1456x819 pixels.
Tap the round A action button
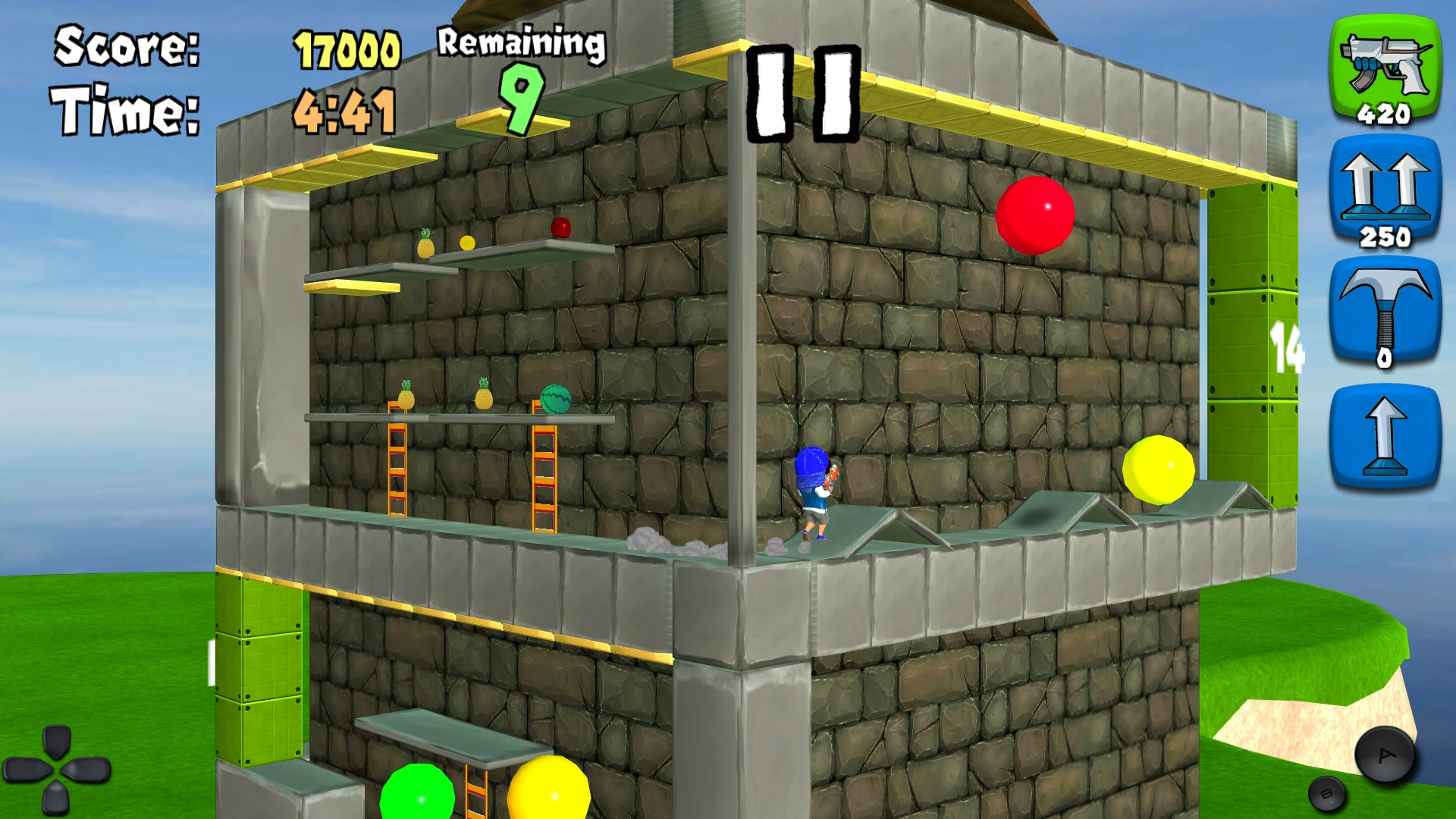[1385, 755]
